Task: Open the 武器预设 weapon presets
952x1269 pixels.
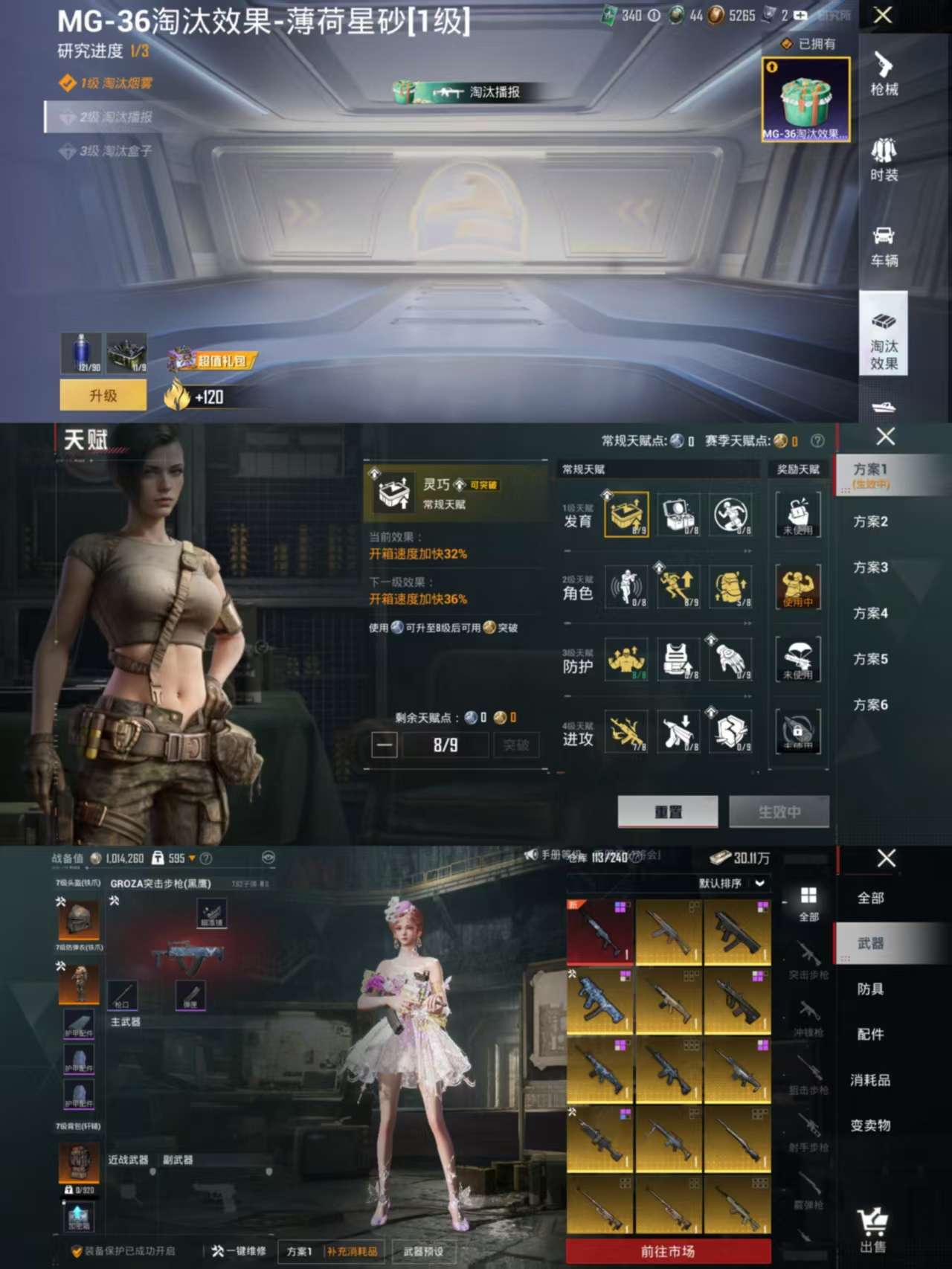Action: point(423,1251)
